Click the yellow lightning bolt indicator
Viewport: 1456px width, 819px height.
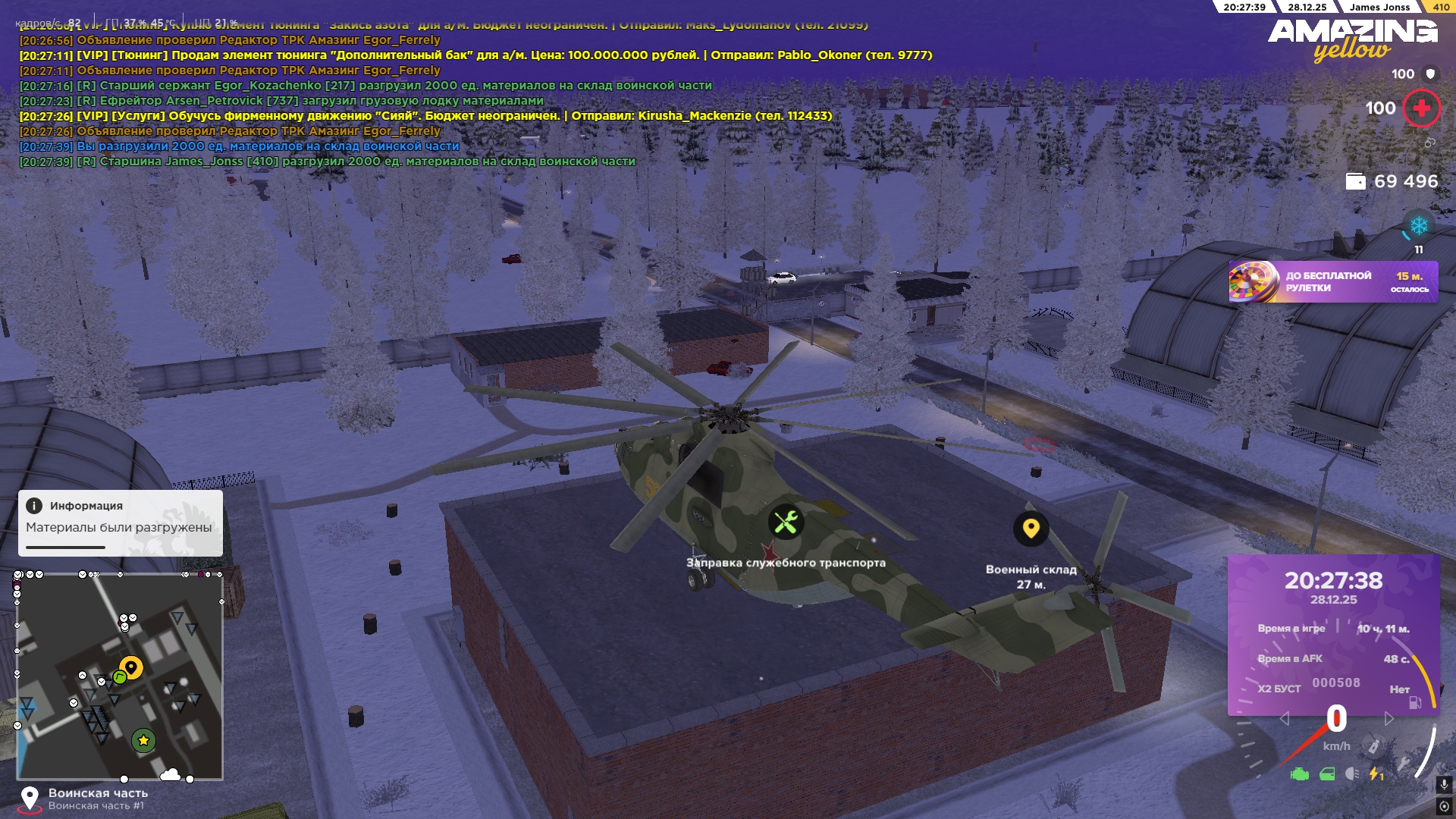(1375, 774)
